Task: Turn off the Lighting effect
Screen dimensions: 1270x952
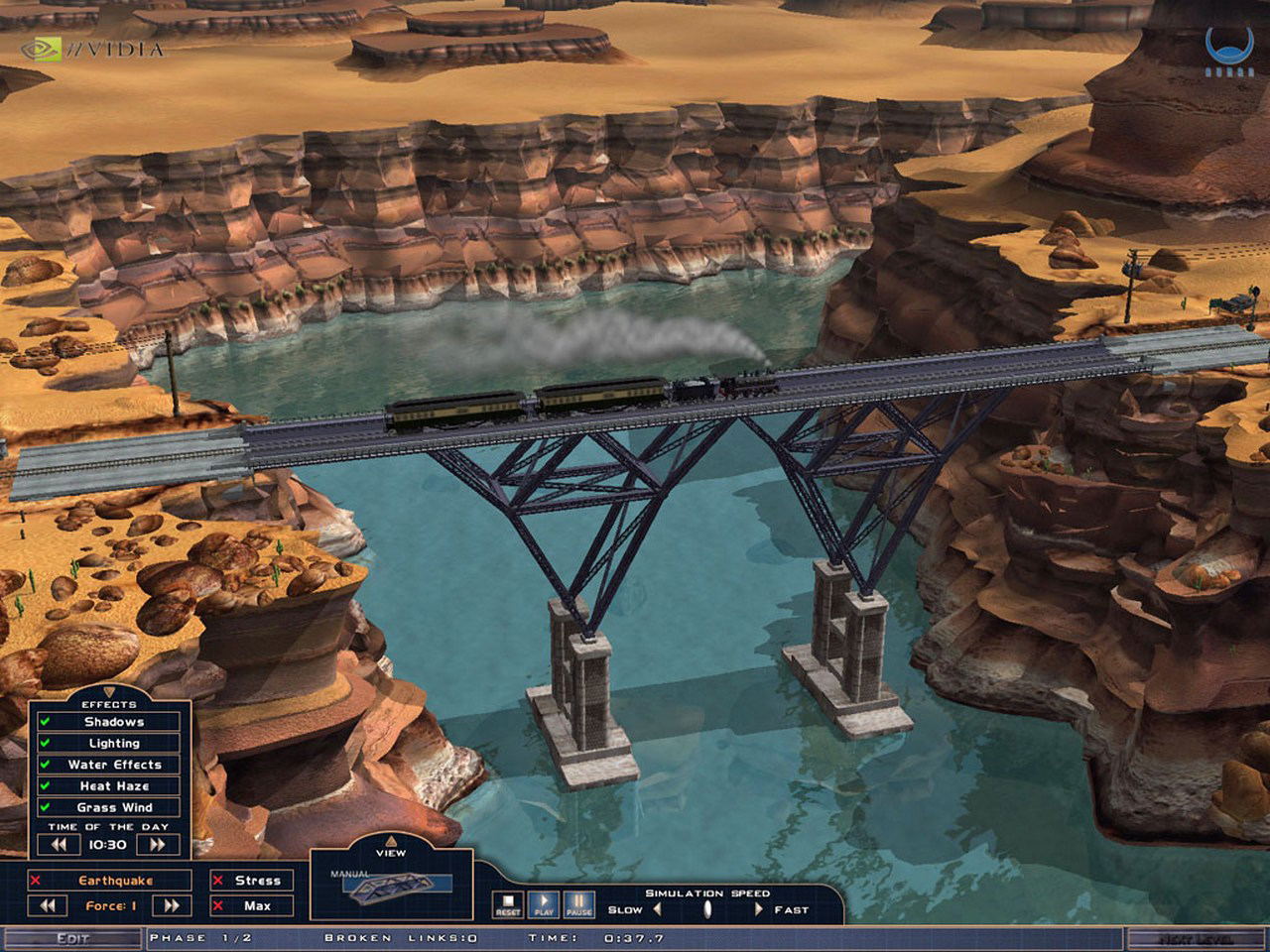Action: point(45,743)
